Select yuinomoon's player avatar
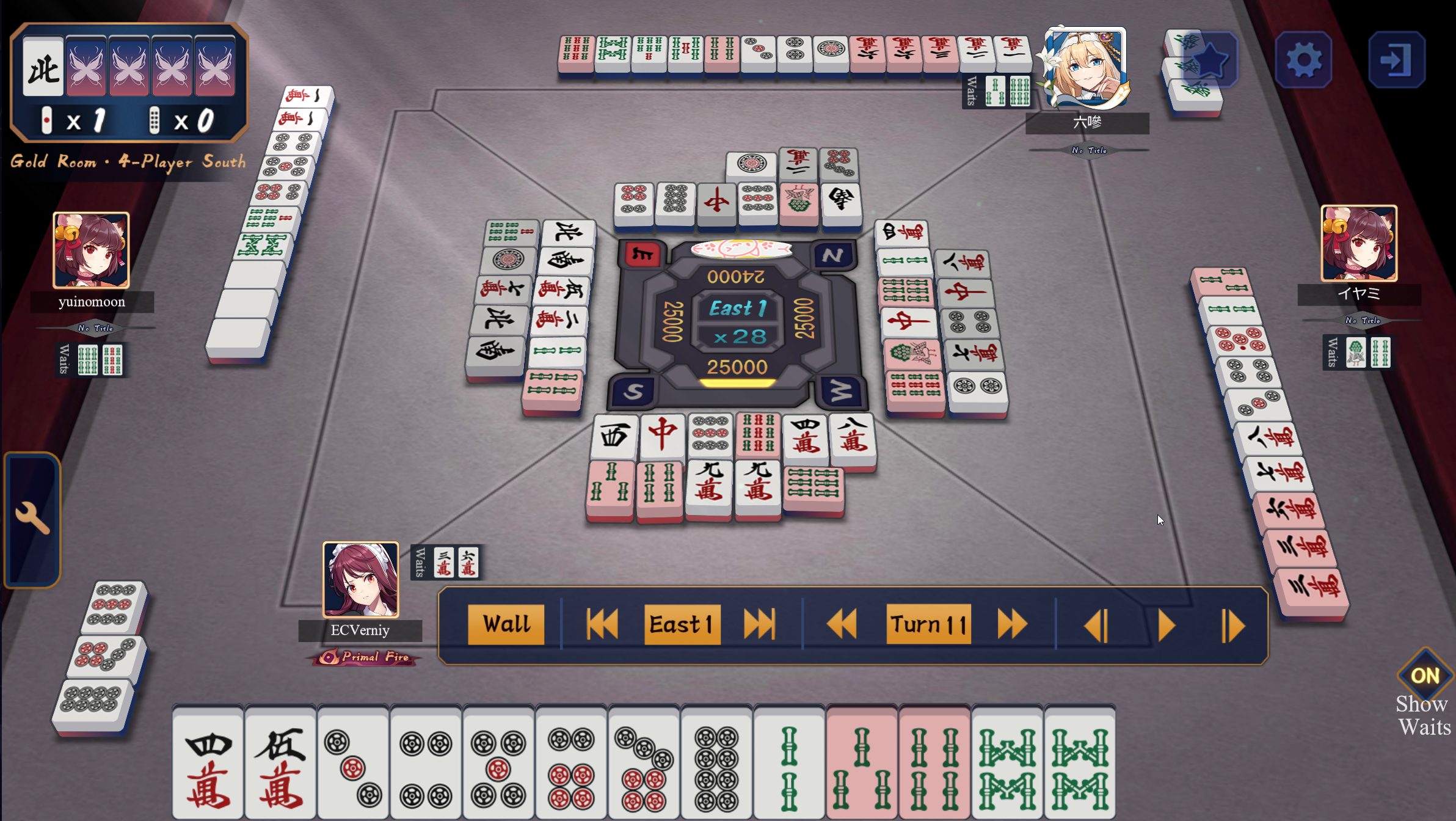The width and height of the screenshot is (1456, 821). point(91,250)
